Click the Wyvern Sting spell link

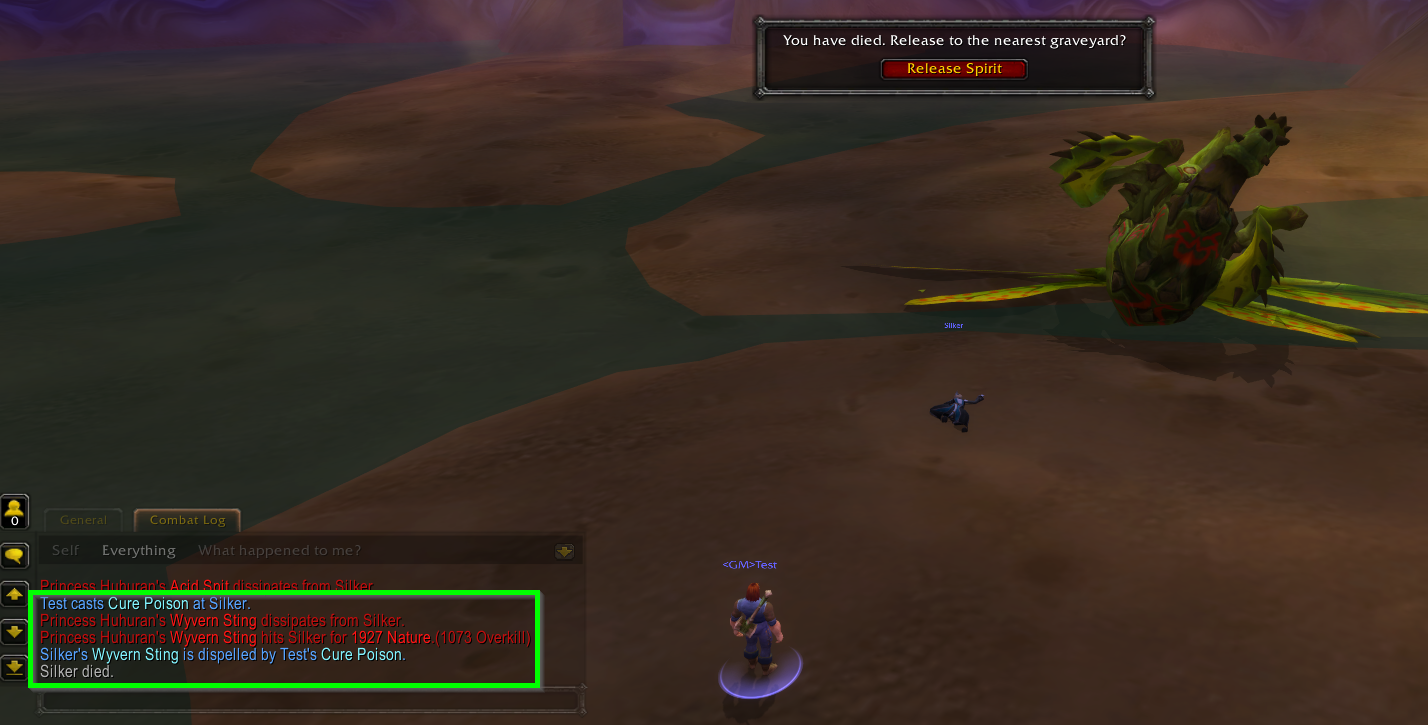(215, 621)
